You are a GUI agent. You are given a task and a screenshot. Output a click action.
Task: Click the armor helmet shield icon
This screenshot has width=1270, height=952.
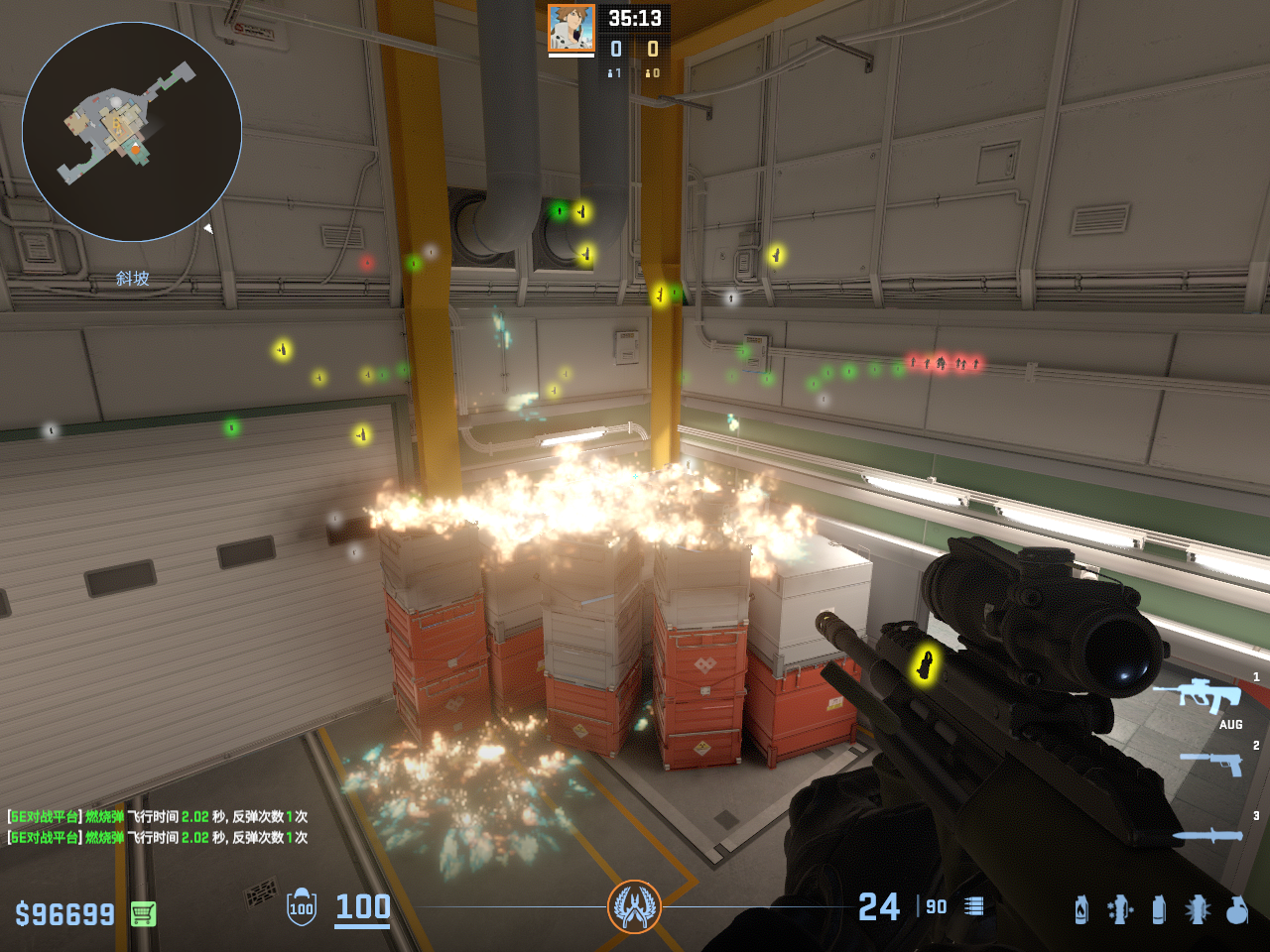pos(302,907)
